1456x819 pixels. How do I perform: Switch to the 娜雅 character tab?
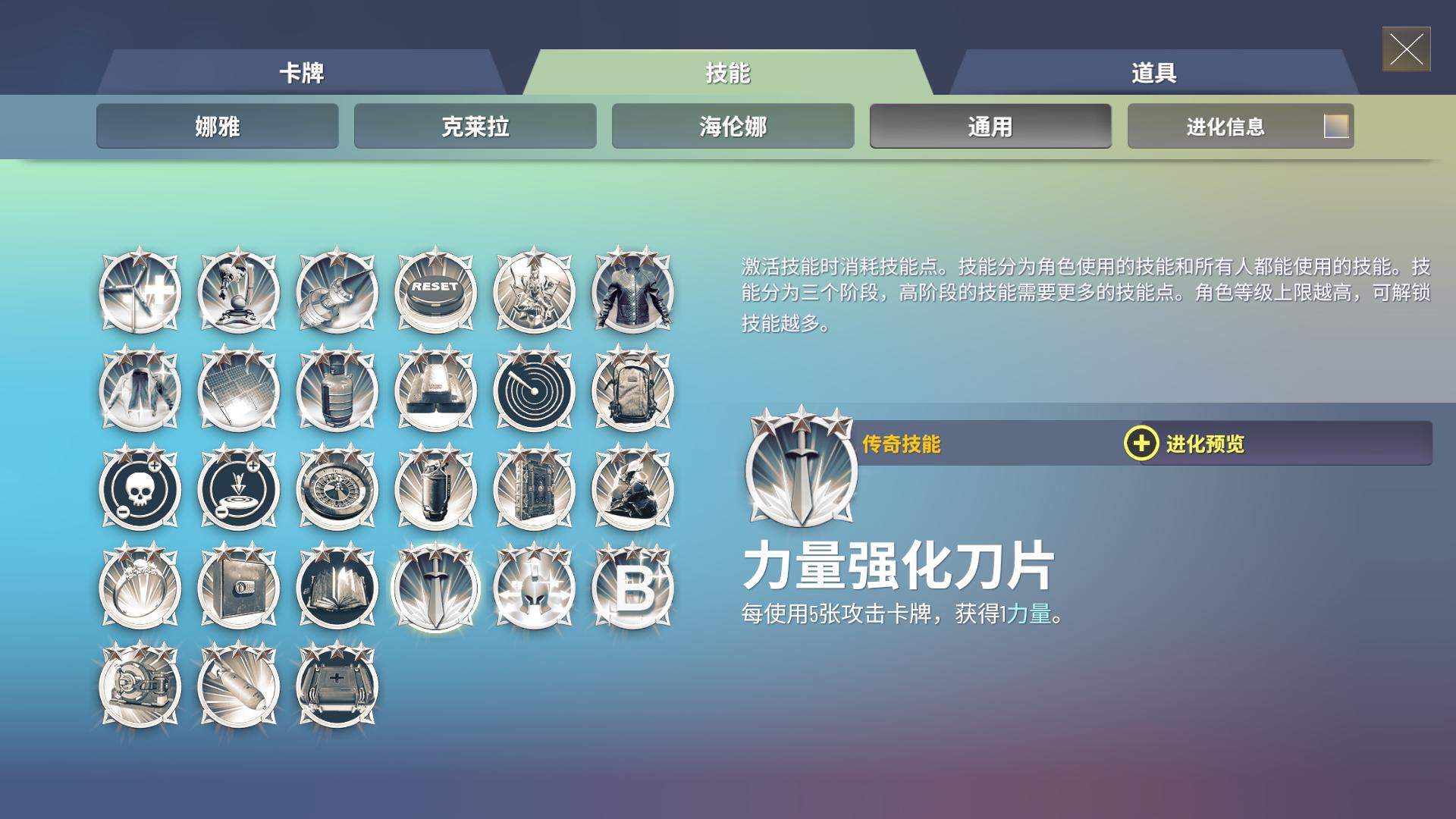click(x=217, y=127)
